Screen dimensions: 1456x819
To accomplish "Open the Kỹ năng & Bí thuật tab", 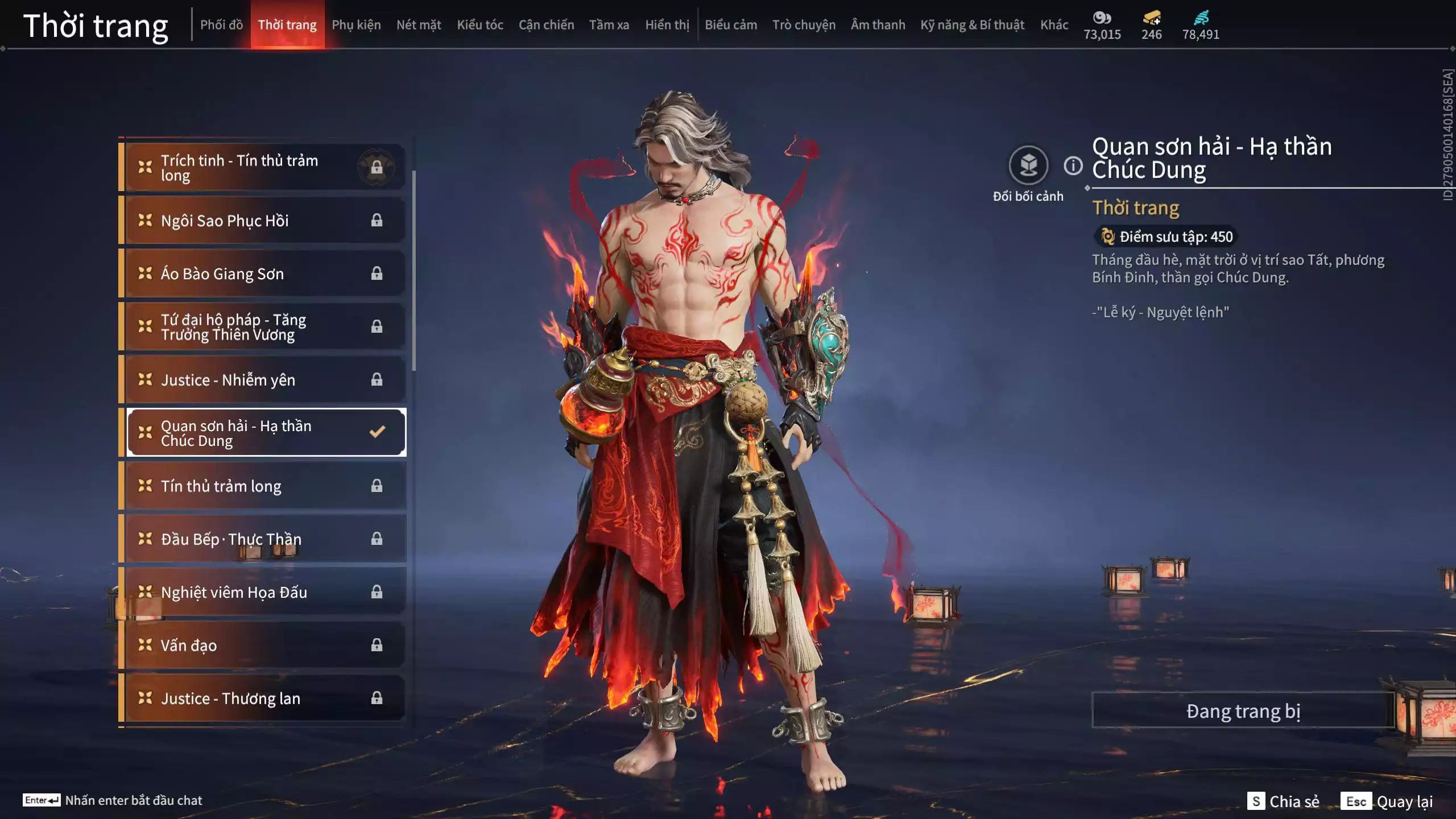I will point(972,25).
